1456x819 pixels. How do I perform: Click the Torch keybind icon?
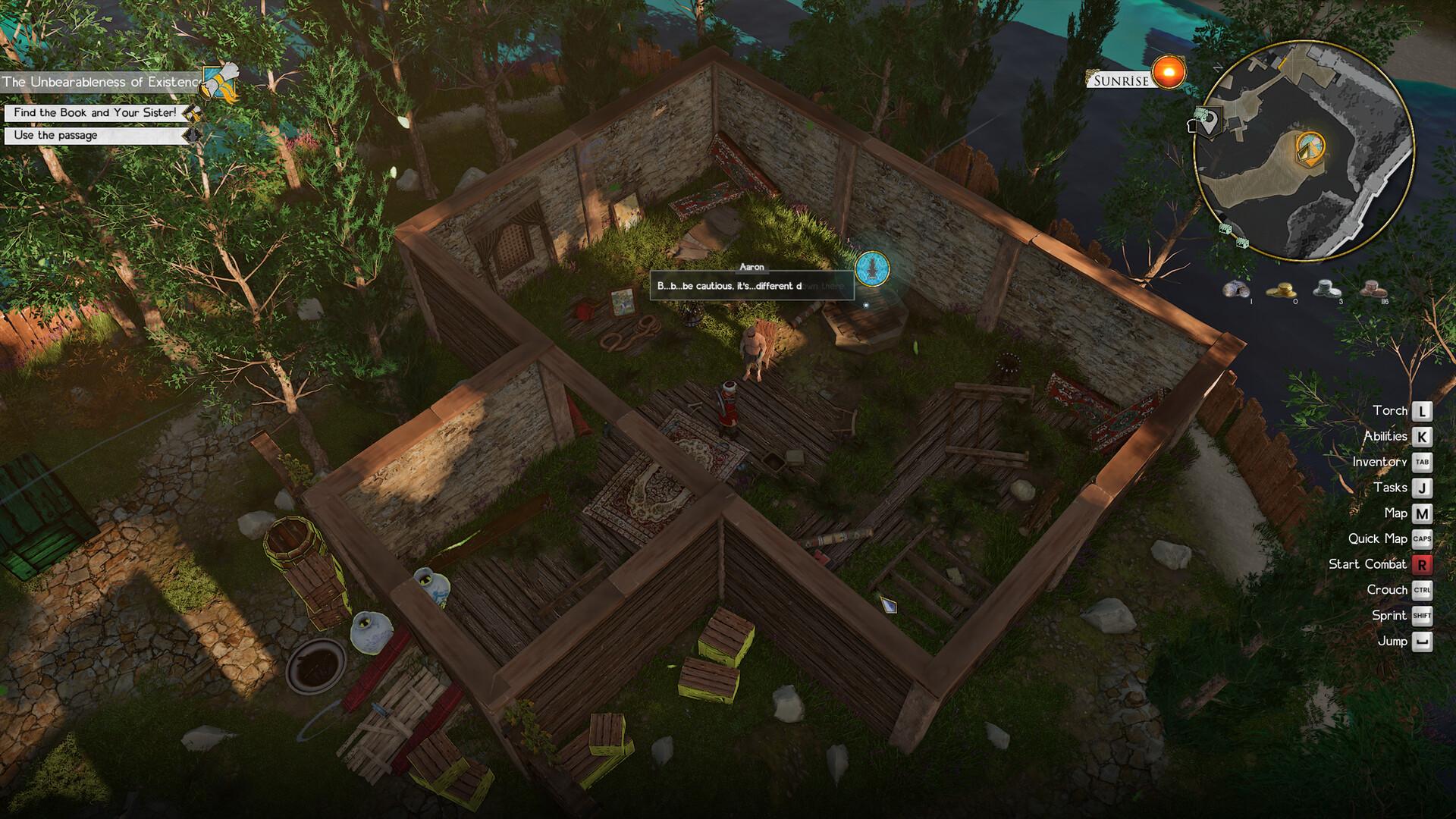[1422, 410]
